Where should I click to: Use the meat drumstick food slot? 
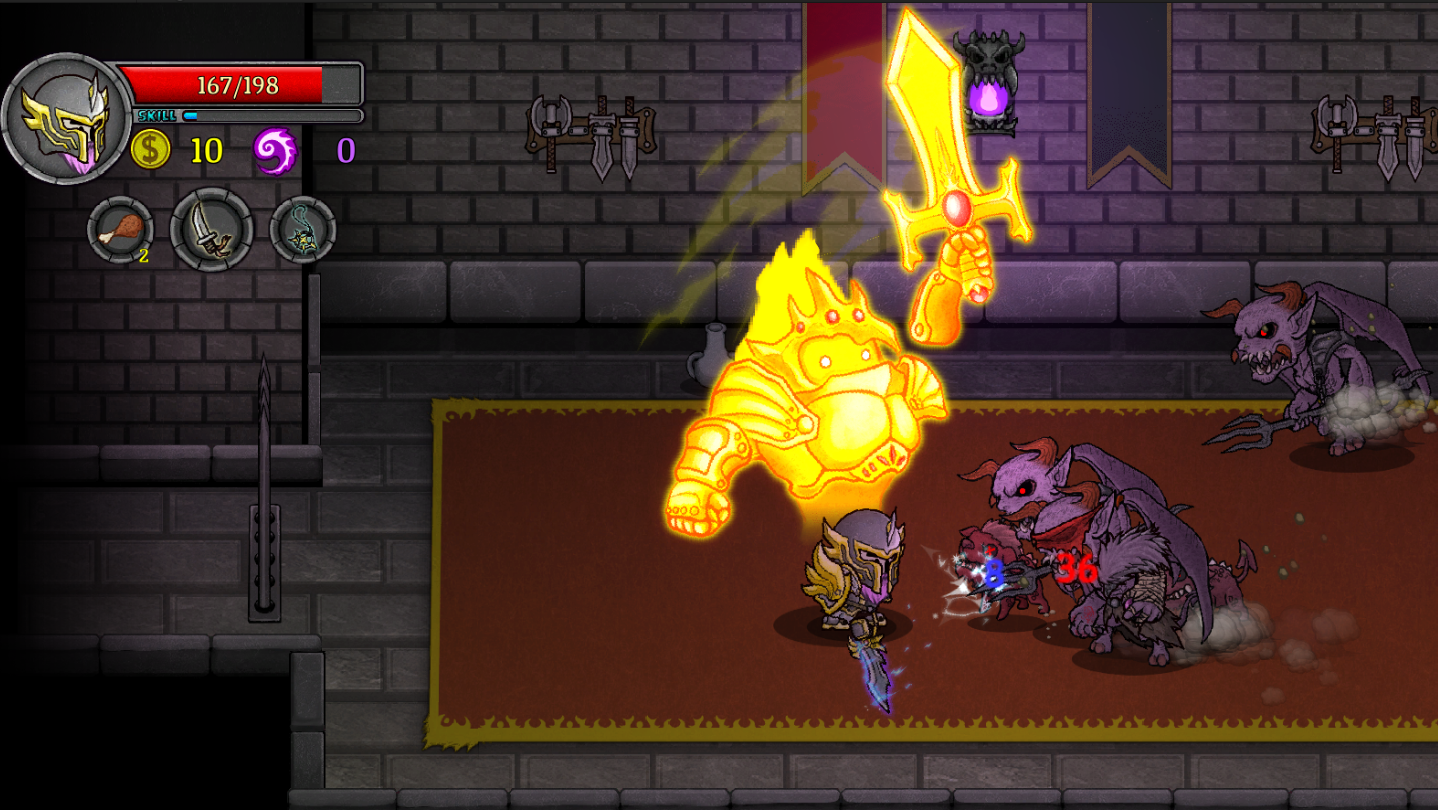(x=120, y=231)
